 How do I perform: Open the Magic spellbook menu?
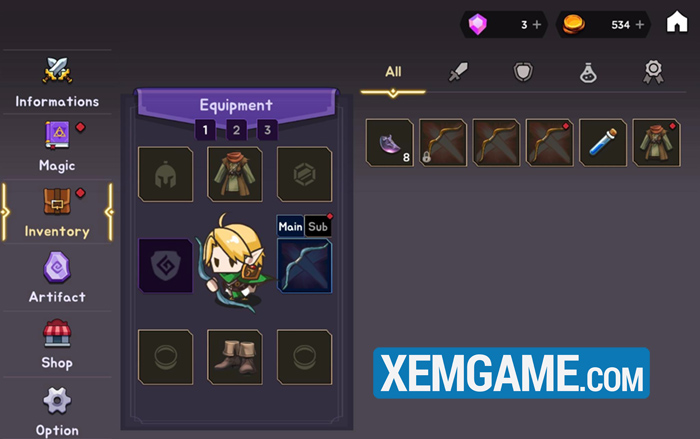tap(56, 146)
